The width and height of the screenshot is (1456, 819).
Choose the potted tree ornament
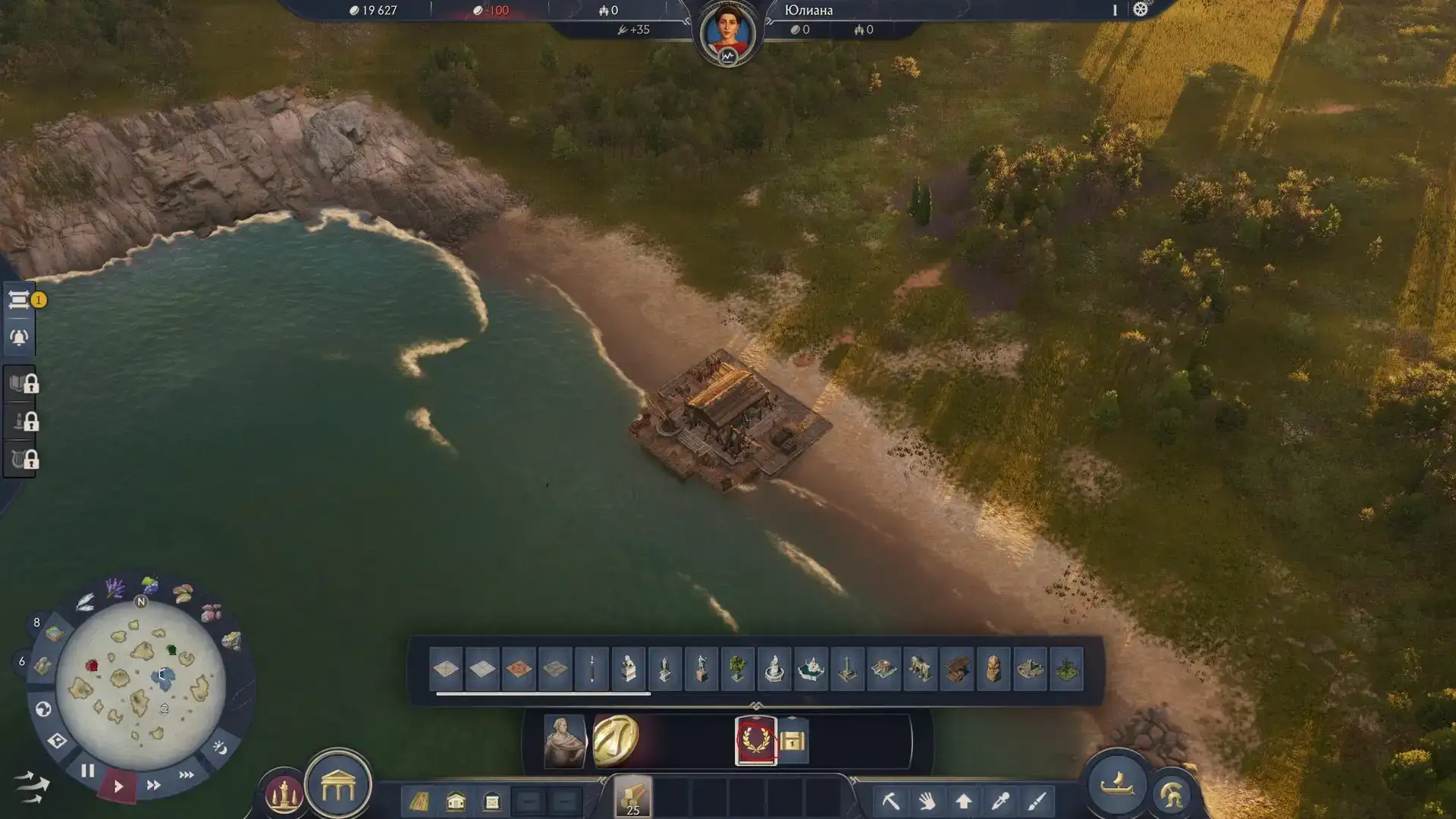click(x=737, y=669)
